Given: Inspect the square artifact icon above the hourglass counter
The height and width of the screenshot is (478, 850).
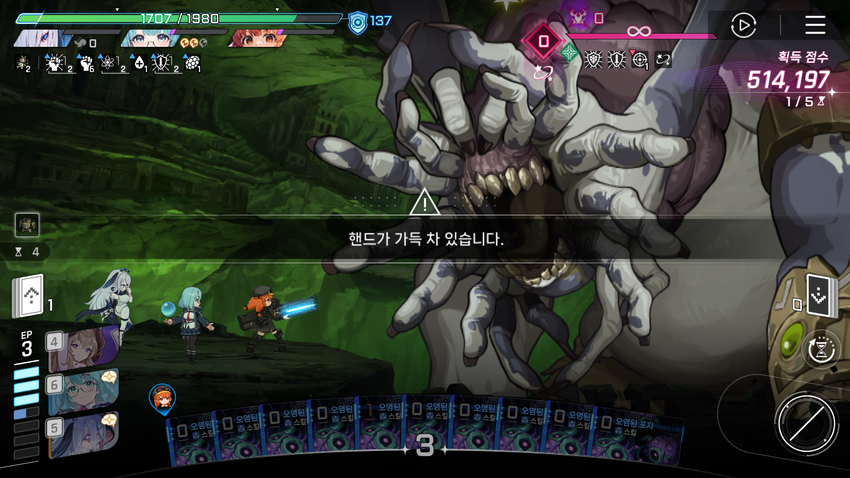Looking at the screenshot, I should tap(27, 224).
